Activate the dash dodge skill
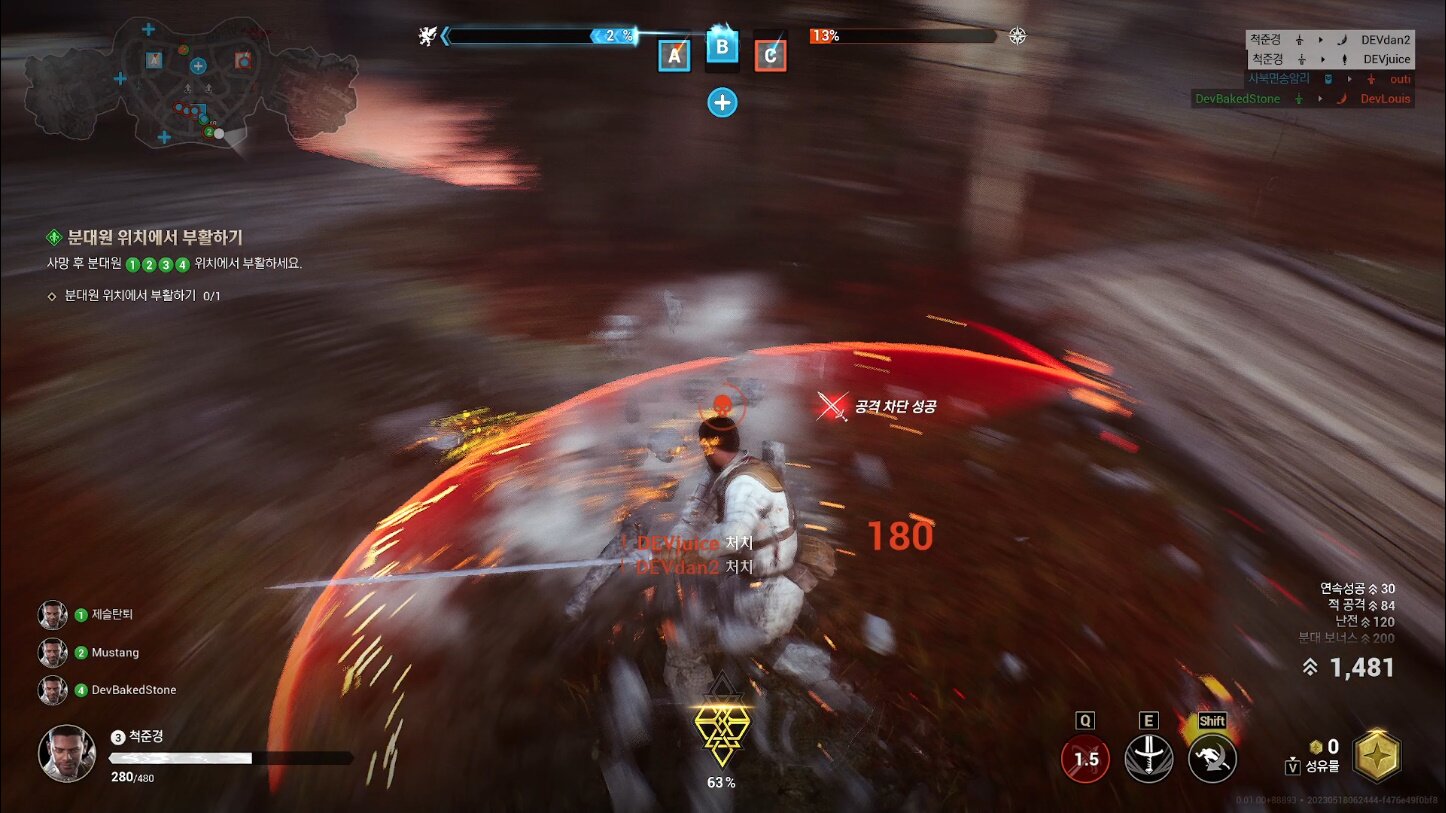This screenshot has height=813, width=1446. click(x=1212, y=759)
